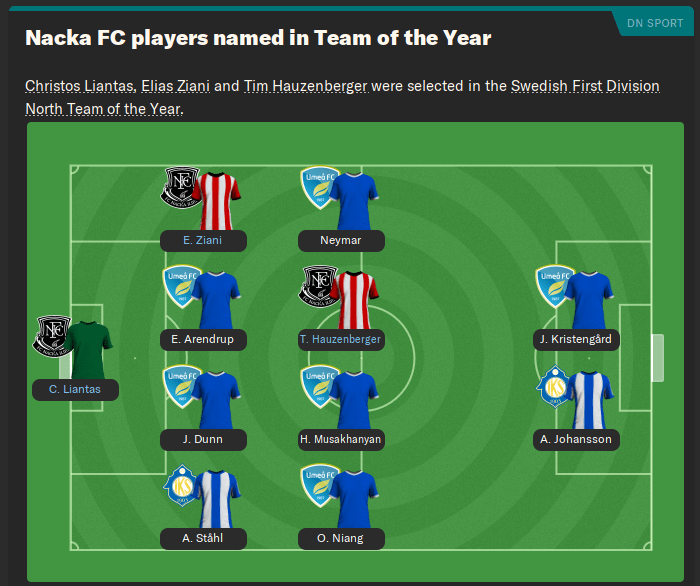Select H. Musakhanyan name label
The image size is (700, 586).
coord(341,439)
